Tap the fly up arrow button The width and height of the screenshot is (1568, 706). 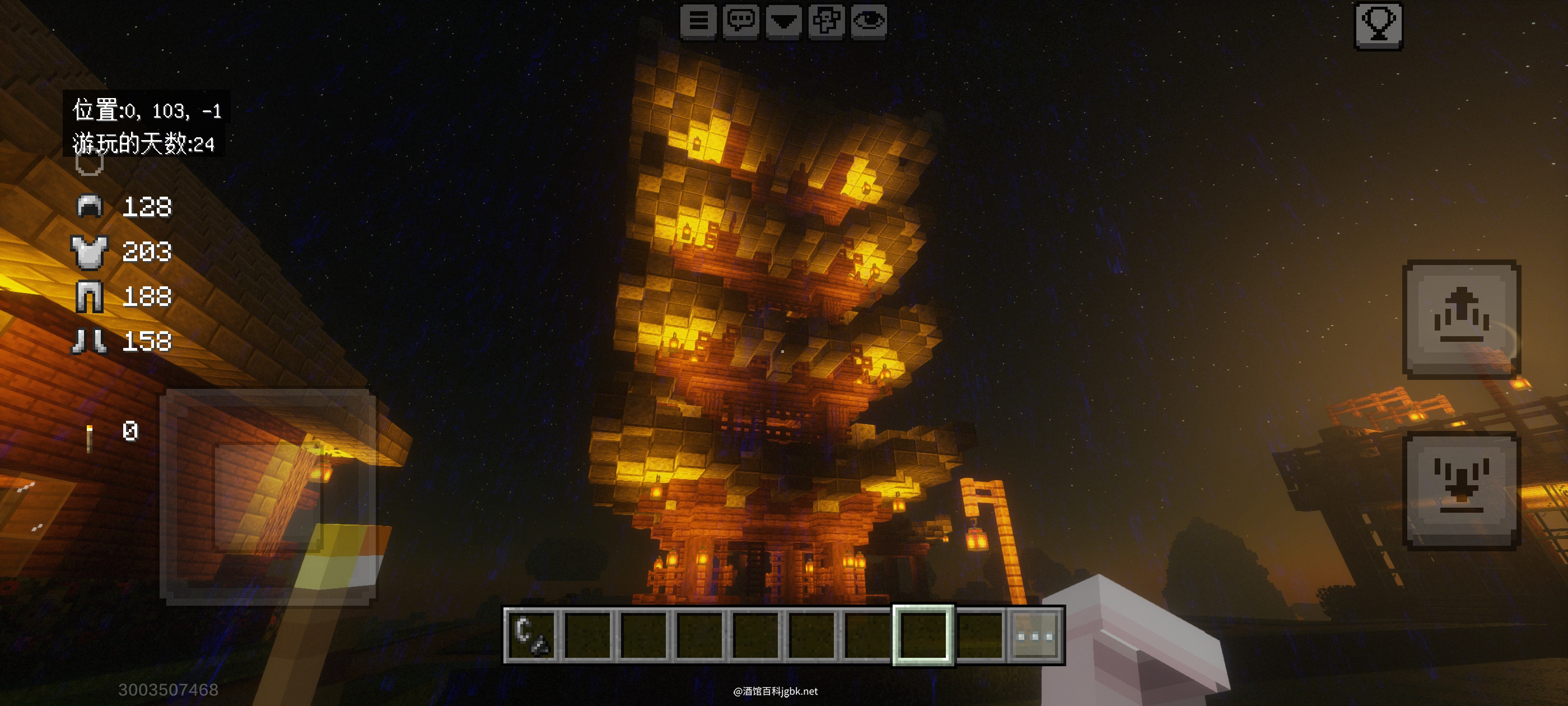tap(1461, 319)
